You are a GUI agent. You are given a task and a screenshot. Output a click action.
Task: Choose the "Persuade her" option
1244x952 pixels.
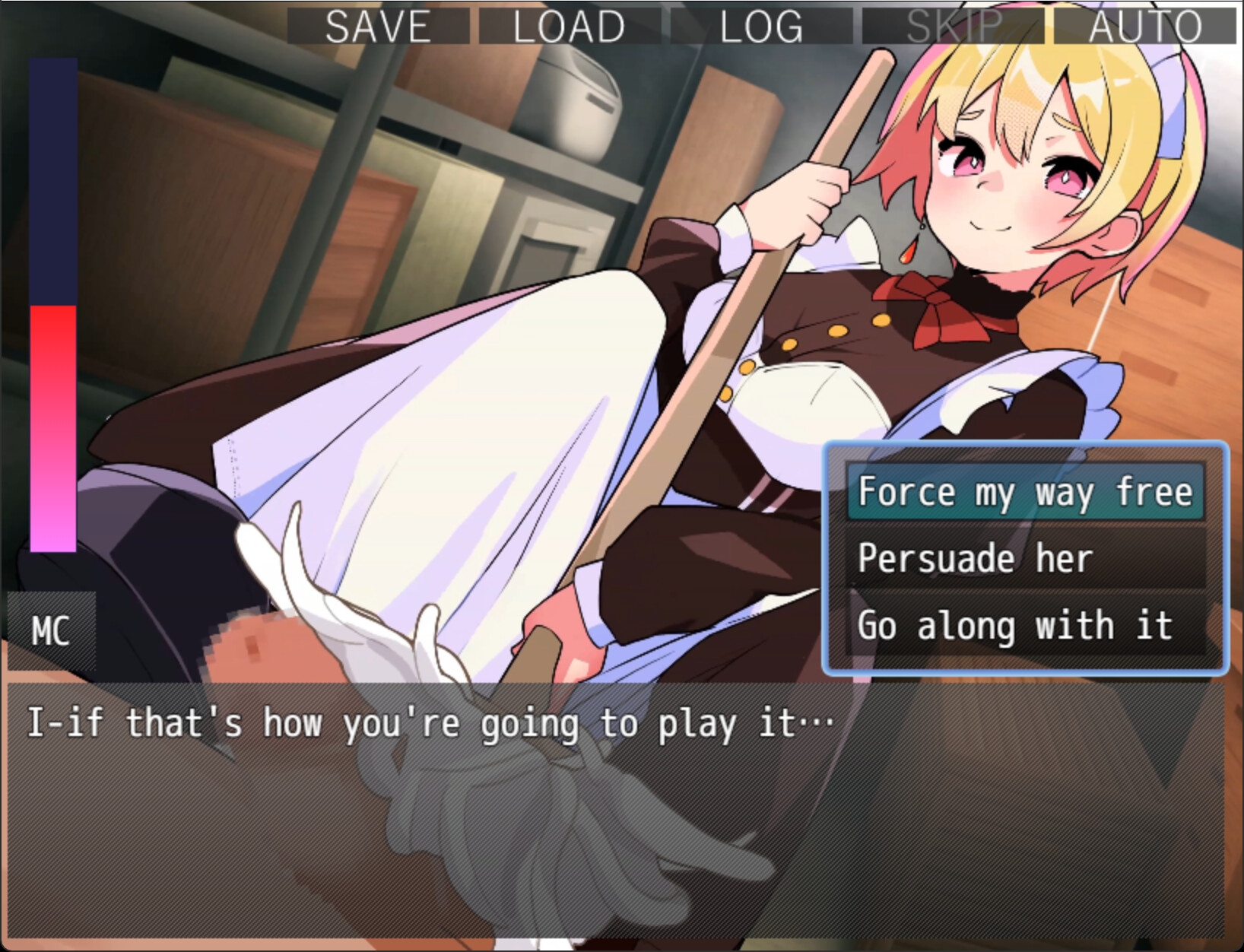pyautogui.click(x=976, y=558)
